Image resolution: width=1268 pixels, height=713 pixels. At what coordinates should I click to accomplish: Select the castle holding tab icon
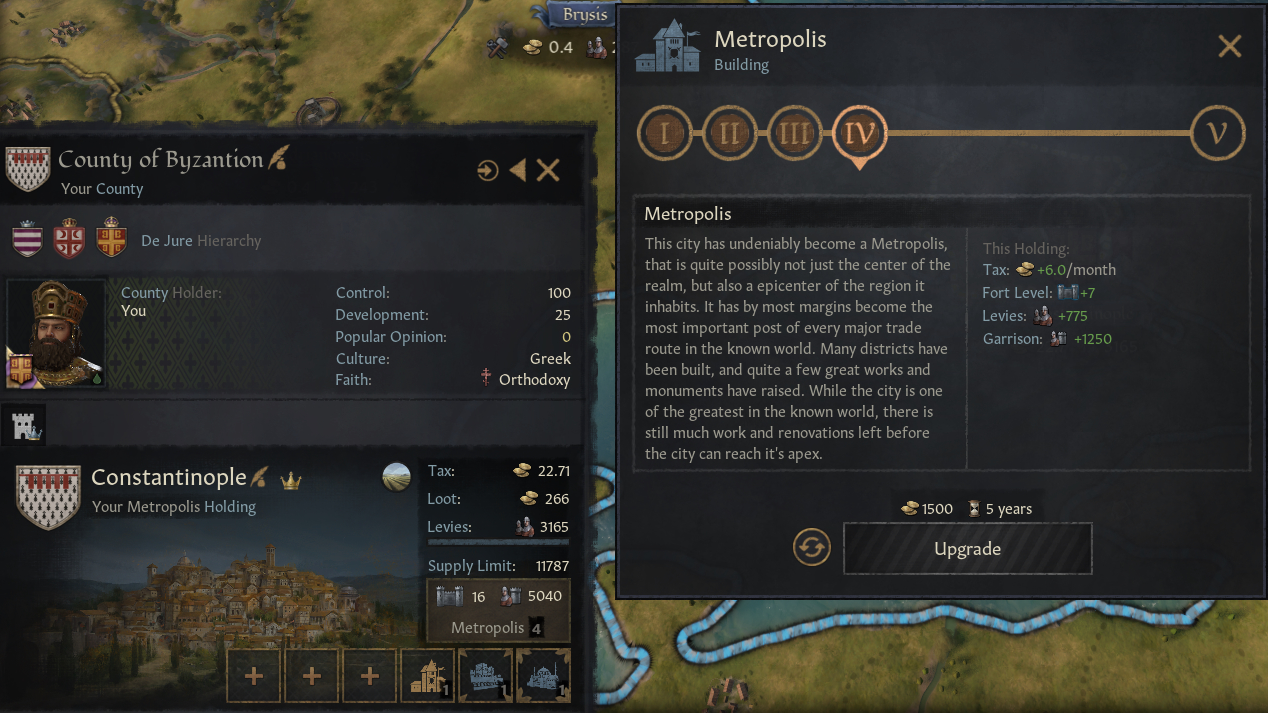click(27, 426)
